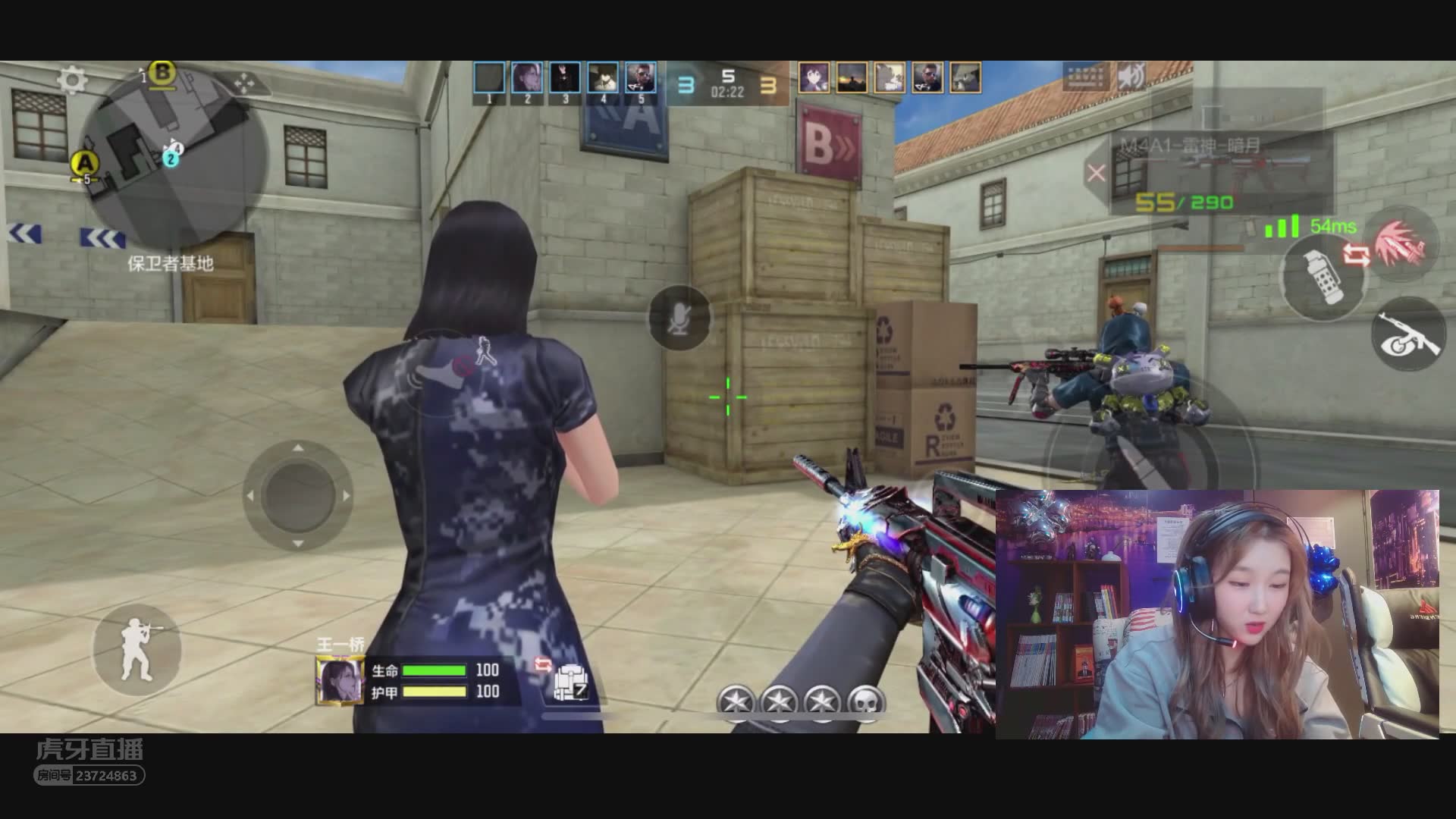The image size is (1456, 819).
Task: Select teammate portrait numbered 5
Action: click(x=641, y=78)
